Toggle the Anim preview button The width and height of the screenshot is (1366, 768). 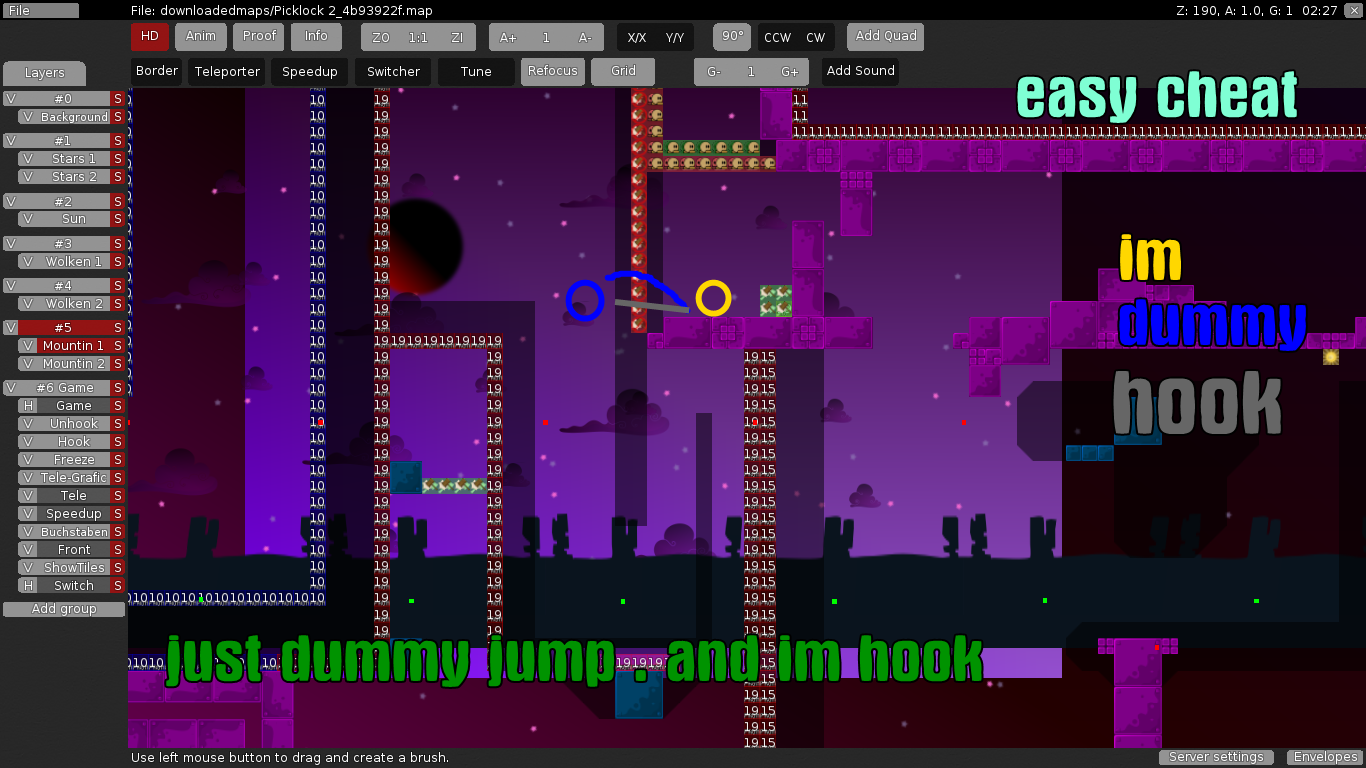201,37
